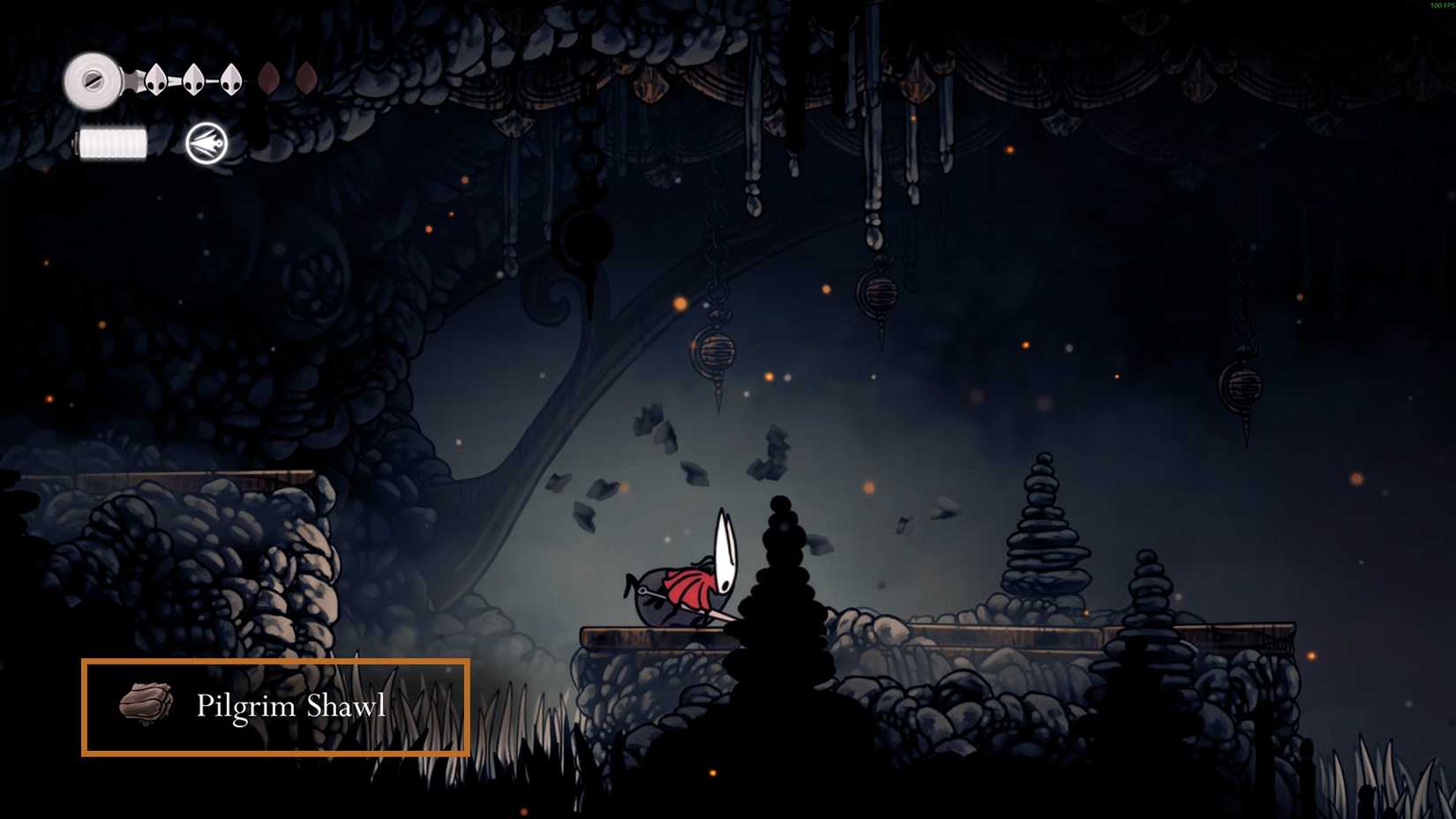Click the silk spool gauge icon
The image size is (1456, 819).
click(x=93, y=79)
